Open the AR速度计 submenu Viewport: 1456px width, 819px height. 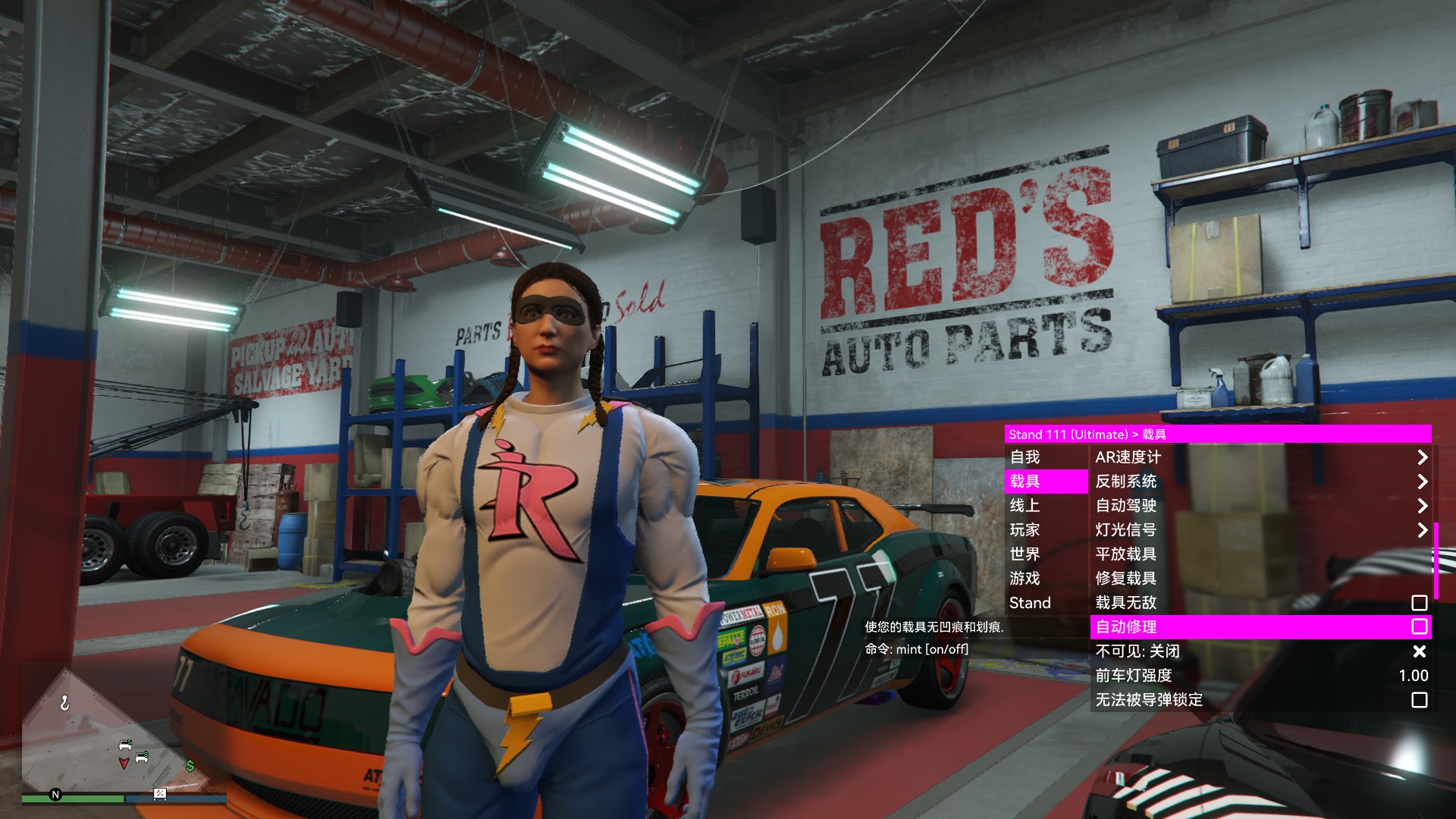click(1260, 457)
